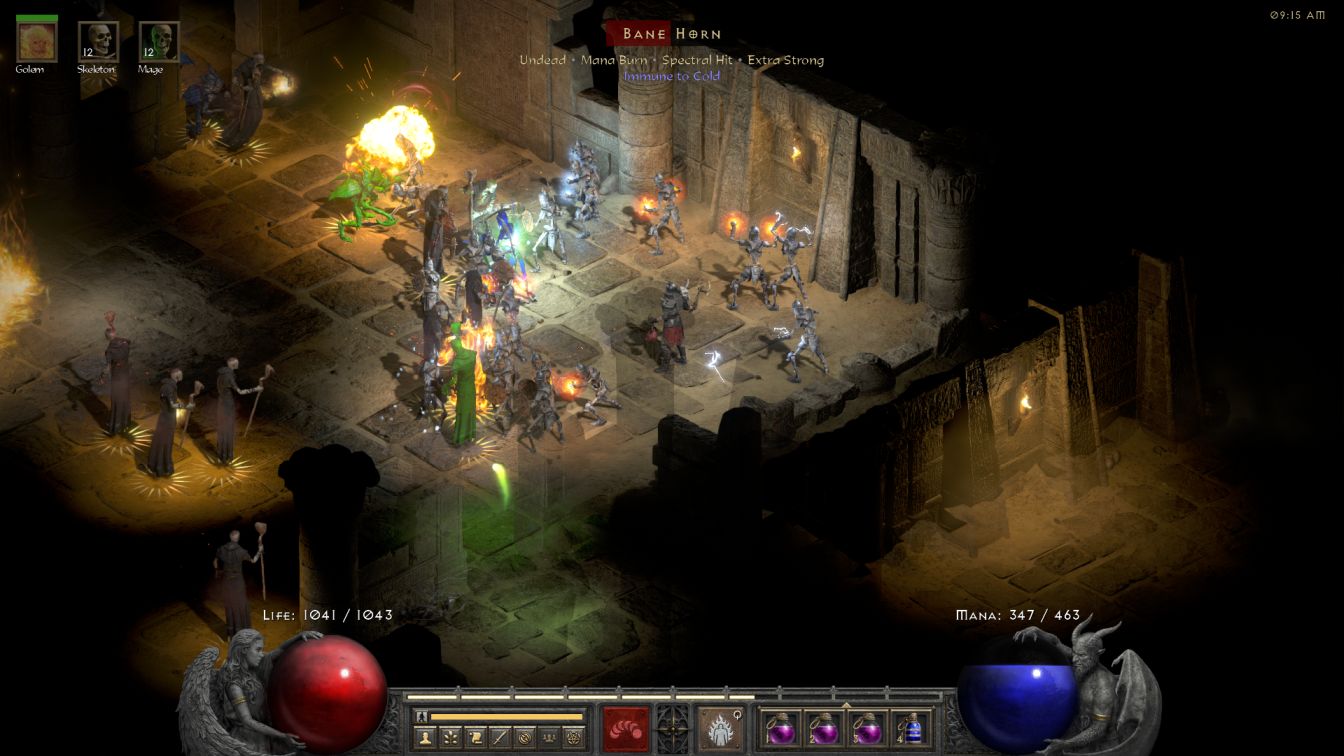This screenshot has height=756, width=1344.
Task: Choose the Mage minion portrait
Action: (x=158, y=42)
